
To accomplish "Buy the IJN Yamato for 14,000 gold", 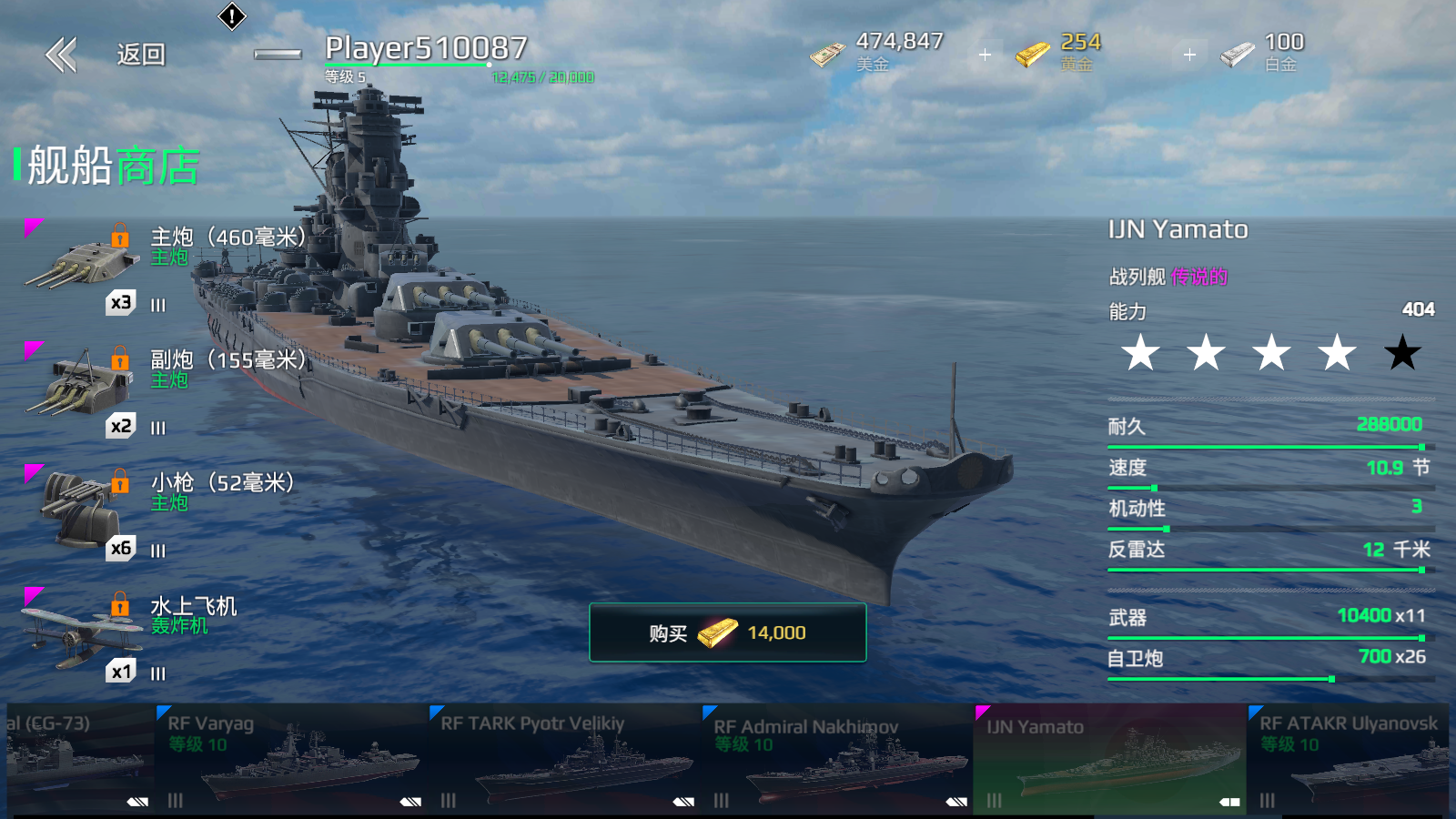I will (x=727, y=632).
